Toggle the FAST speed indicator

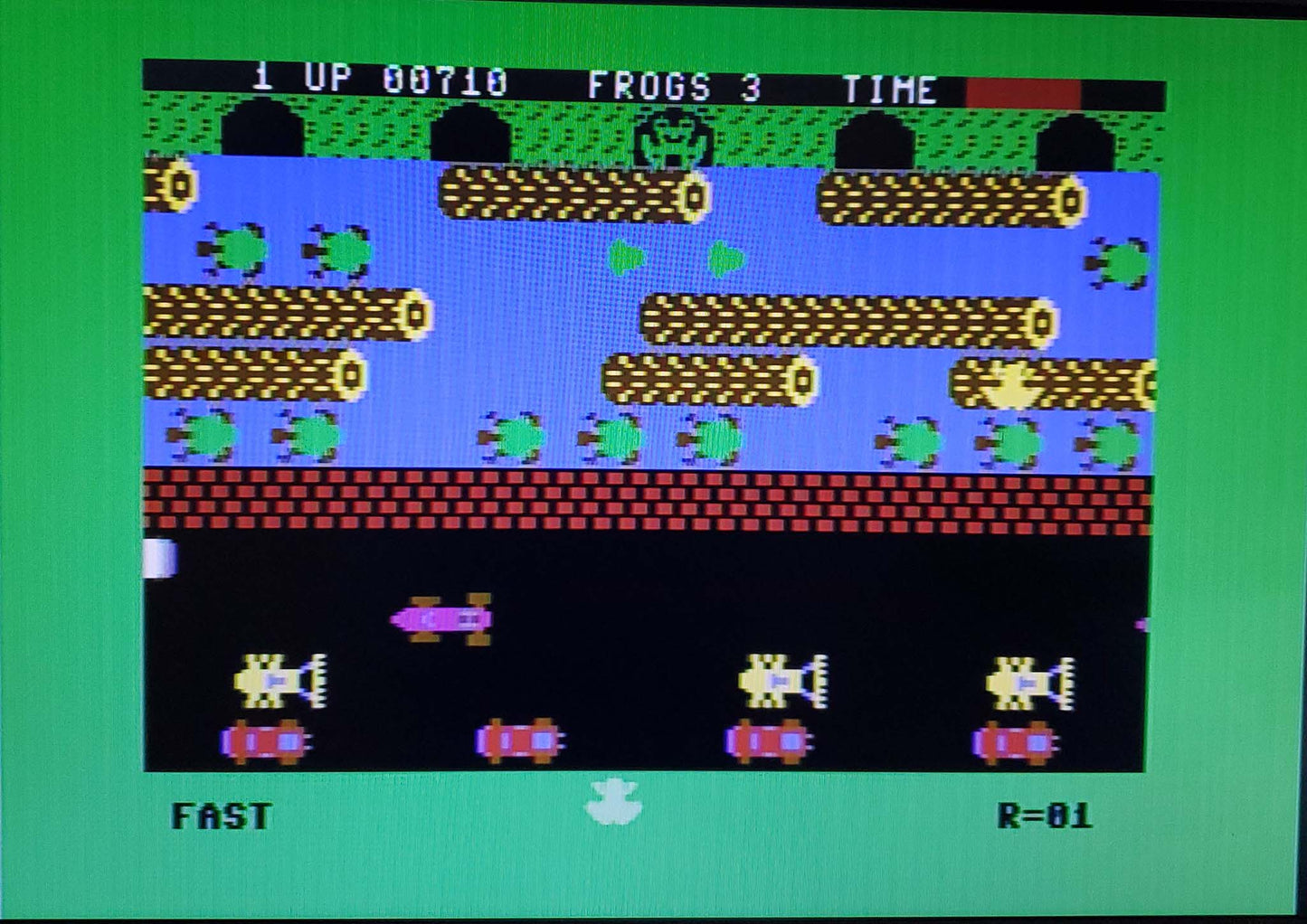coord(222,814)
